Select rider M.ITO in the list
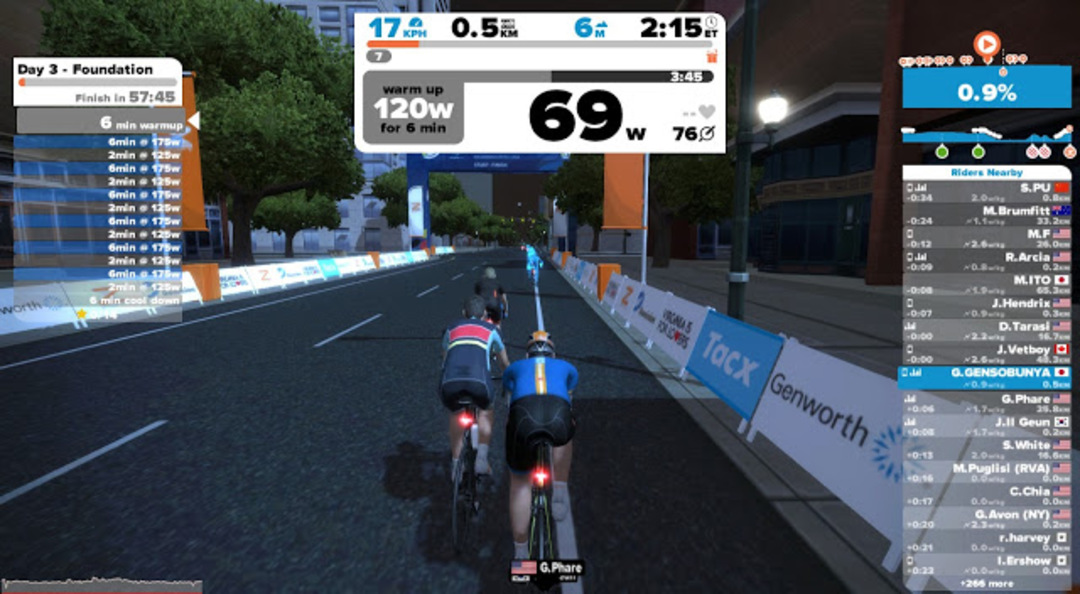This screenshot has height=594, width=1080. [x=986, y=284]
